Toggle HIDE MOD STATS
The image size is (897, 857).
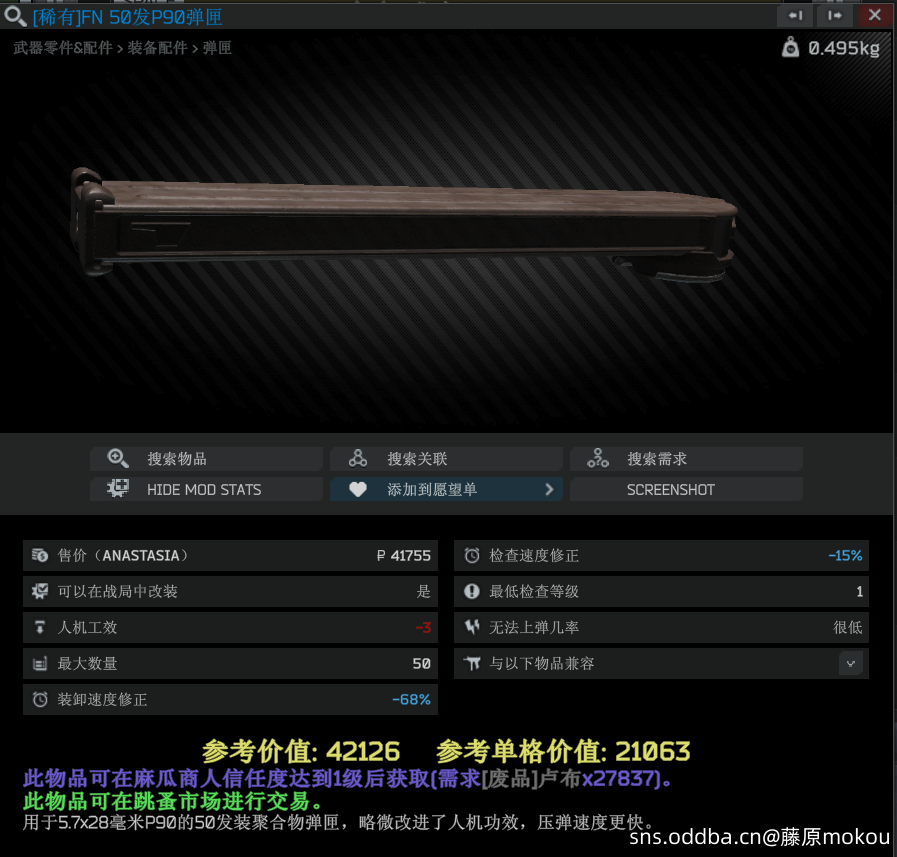206,489
